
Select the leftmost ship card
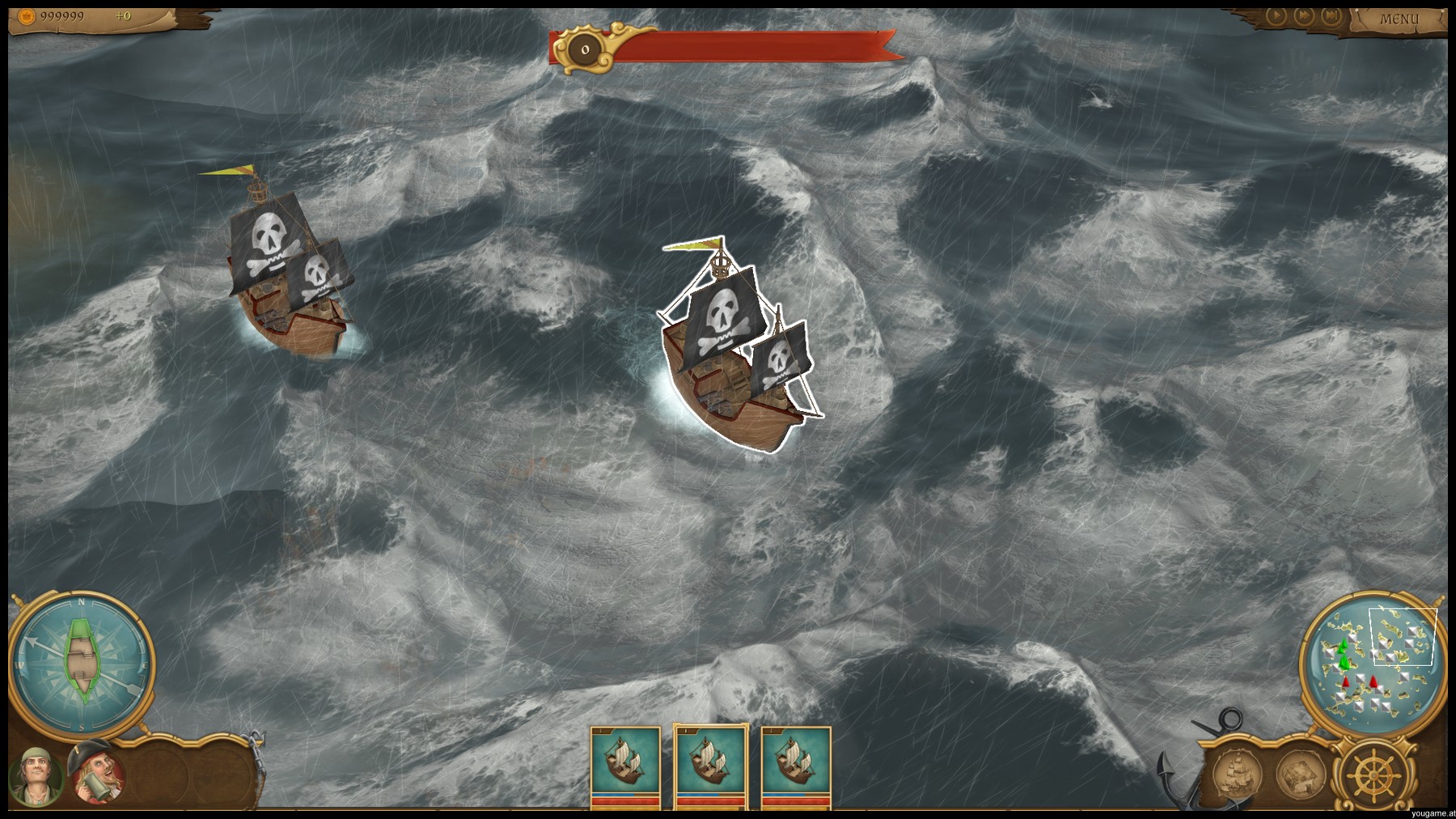tap(625, 766)
